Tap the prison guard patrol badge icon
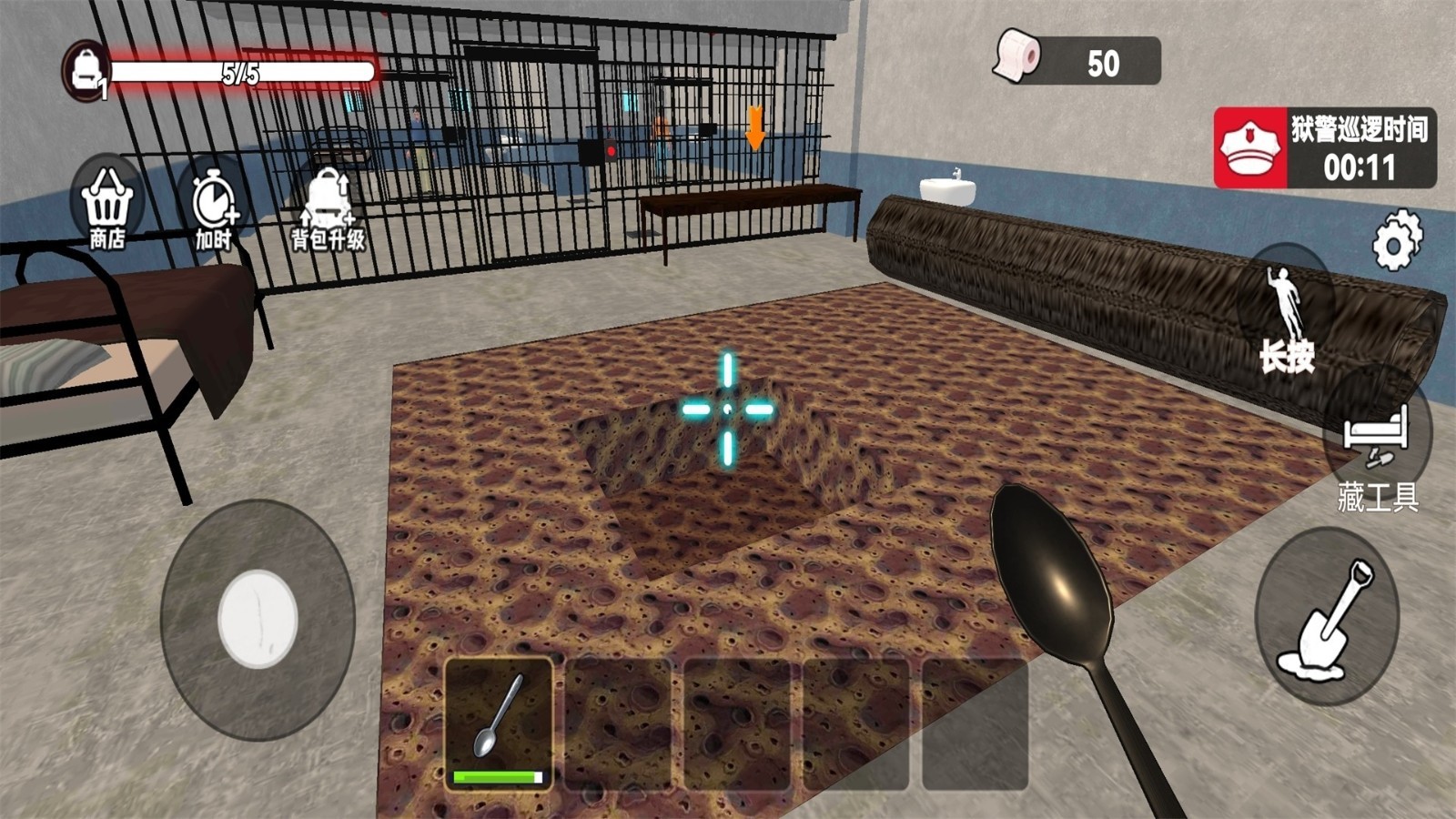1456x819 pixels. (x=1250, y=148)
